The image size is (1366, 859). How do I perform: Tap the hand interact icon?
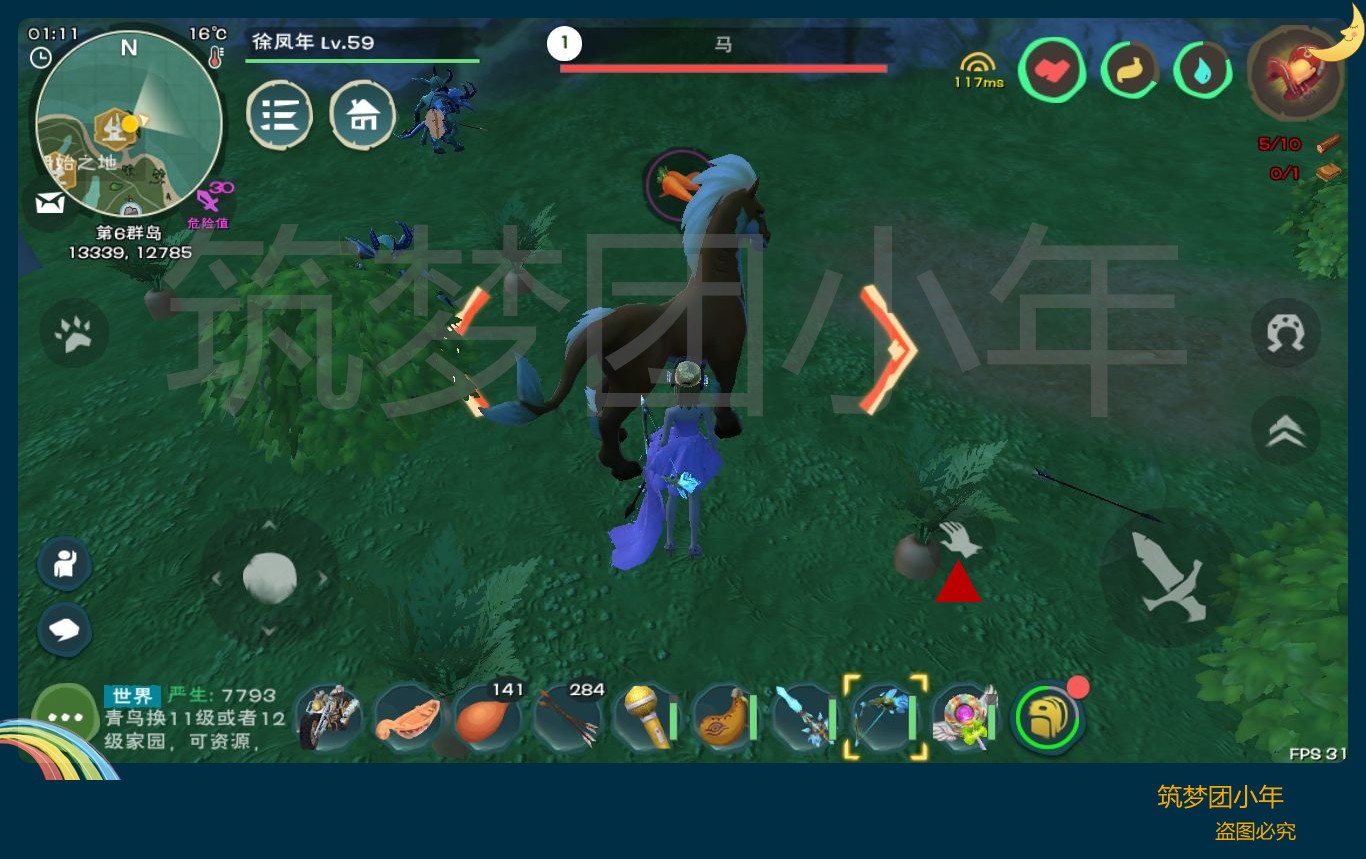tap(960, 538)
